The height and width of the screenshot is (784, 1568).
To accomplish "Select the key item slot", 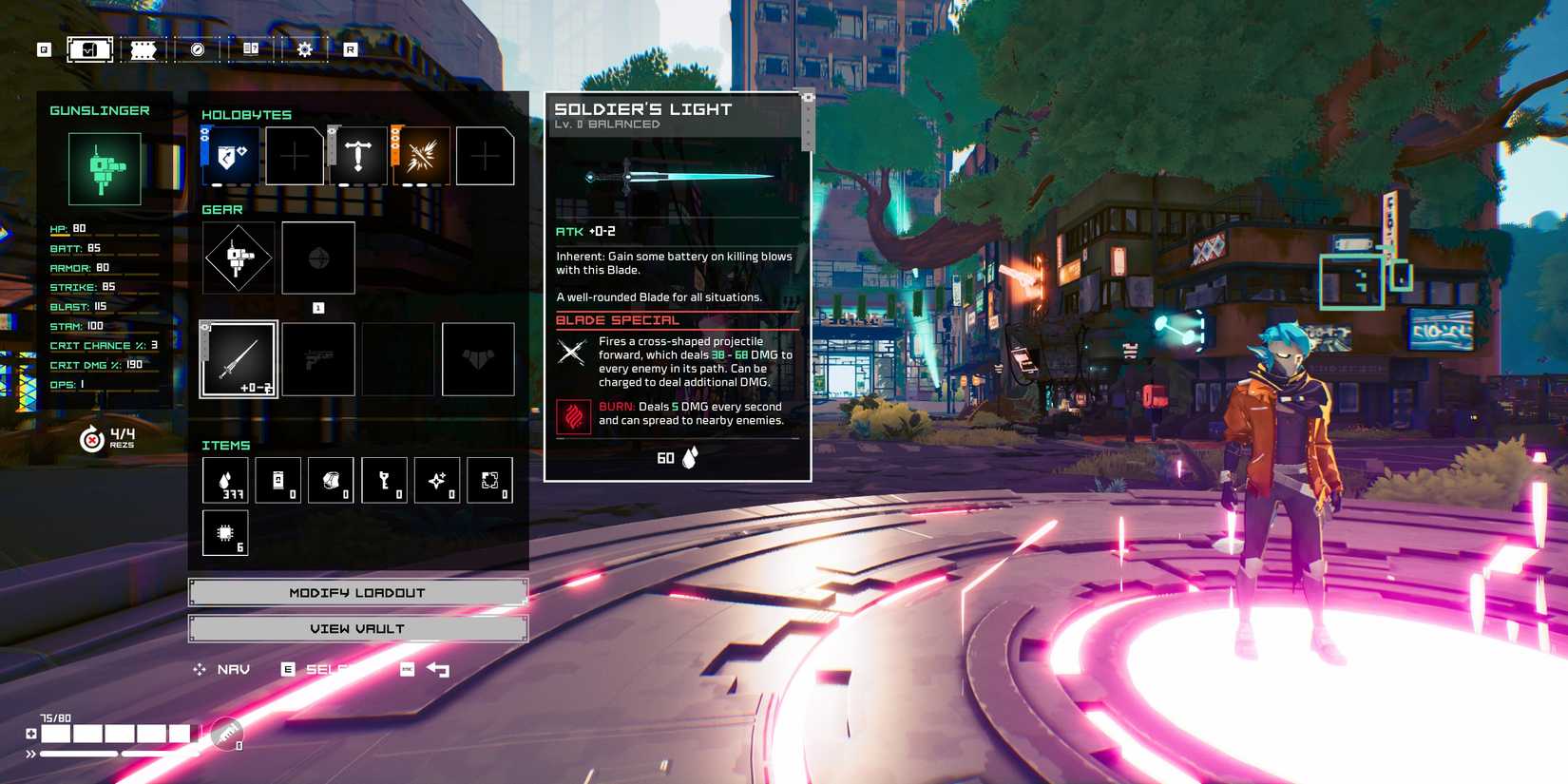I will click(384, 480).
